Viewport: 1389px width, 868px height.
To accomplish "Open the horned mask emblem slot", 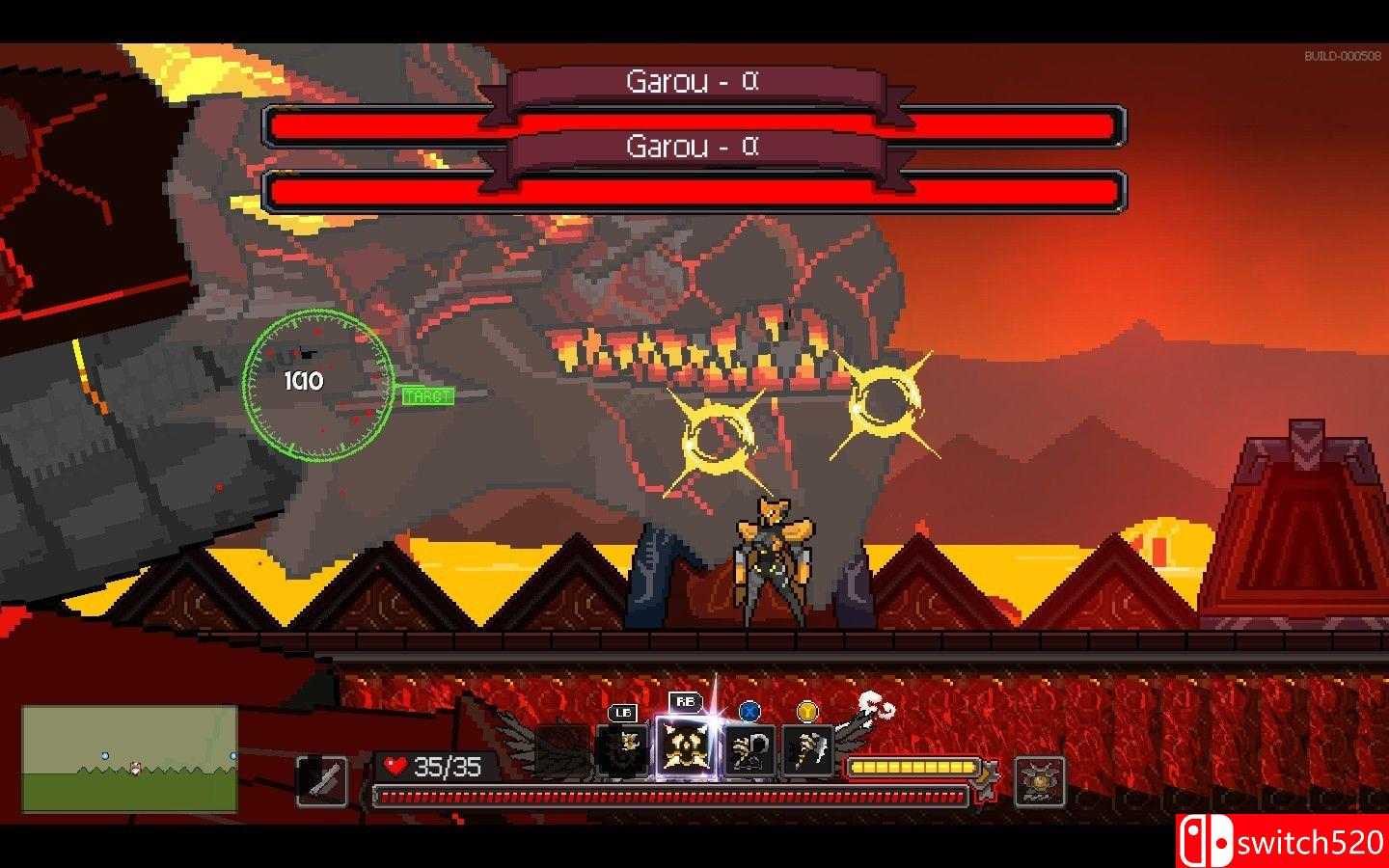I will 1040,781.
